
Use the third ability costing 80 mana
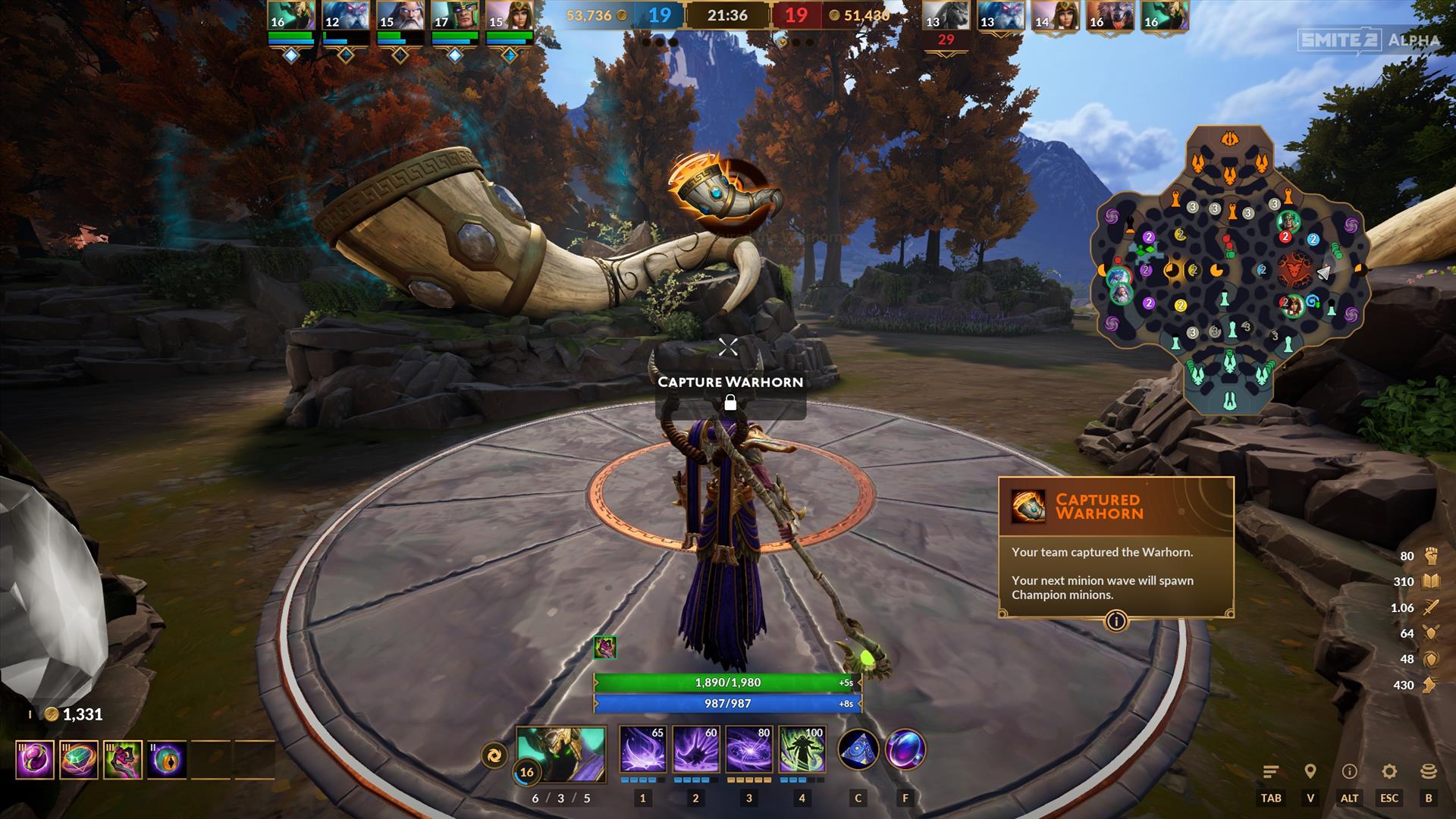coord(748,749)
